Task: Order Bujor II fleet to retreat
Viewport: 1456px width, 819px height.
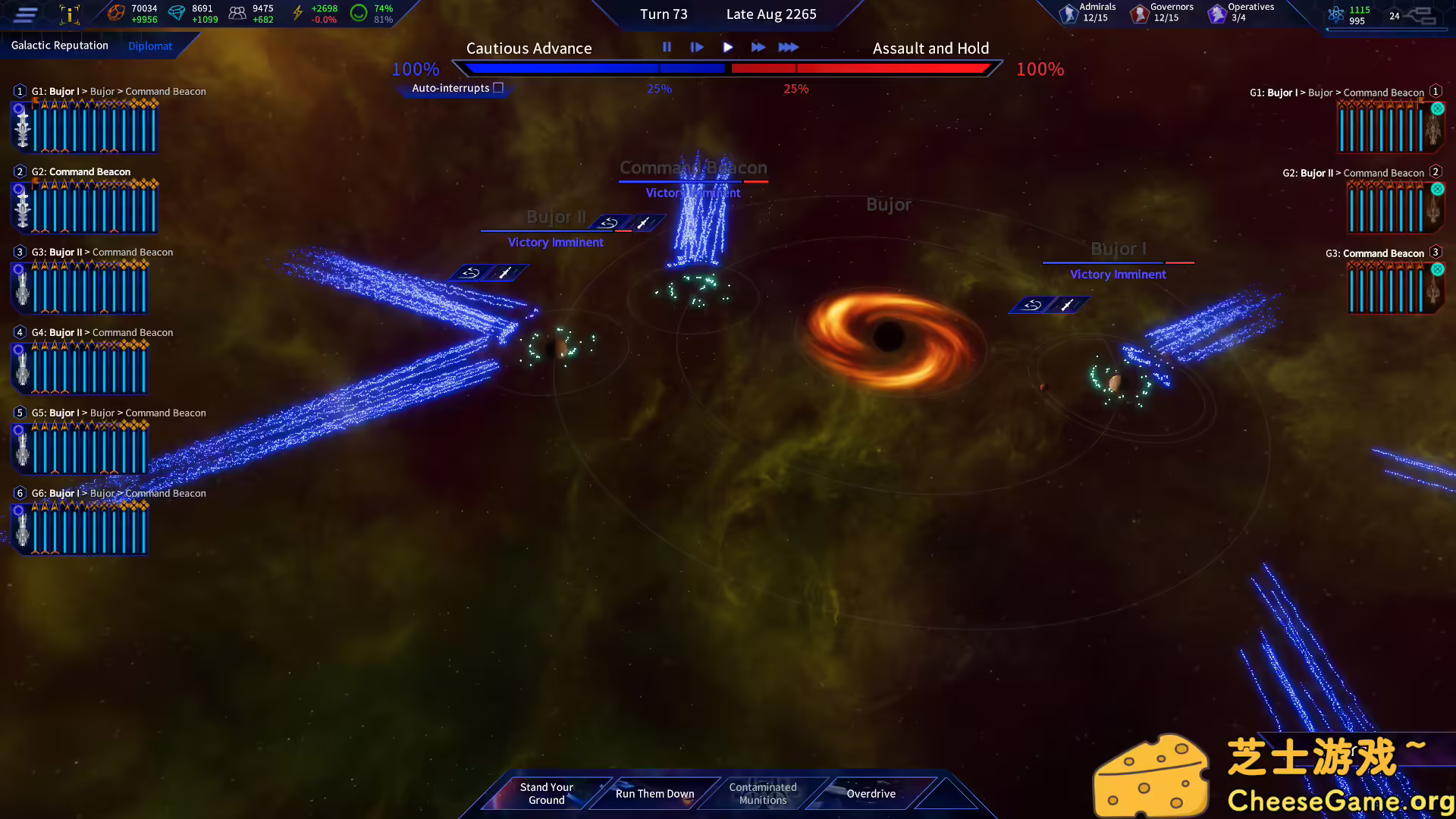Action: point(610,222)
